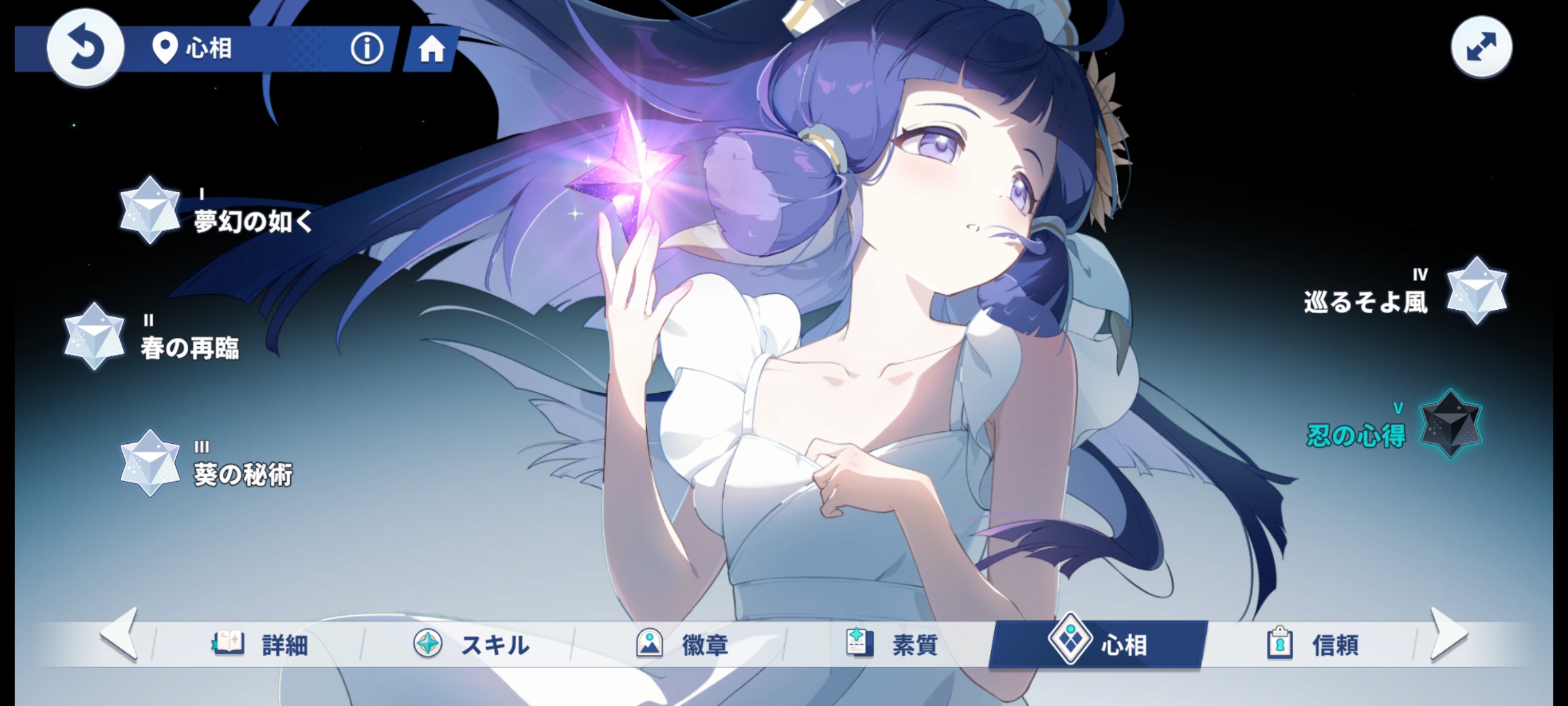1568x706 pixels.
Task: Select the fourth node 巡るそよ風
Action: 1476,292
